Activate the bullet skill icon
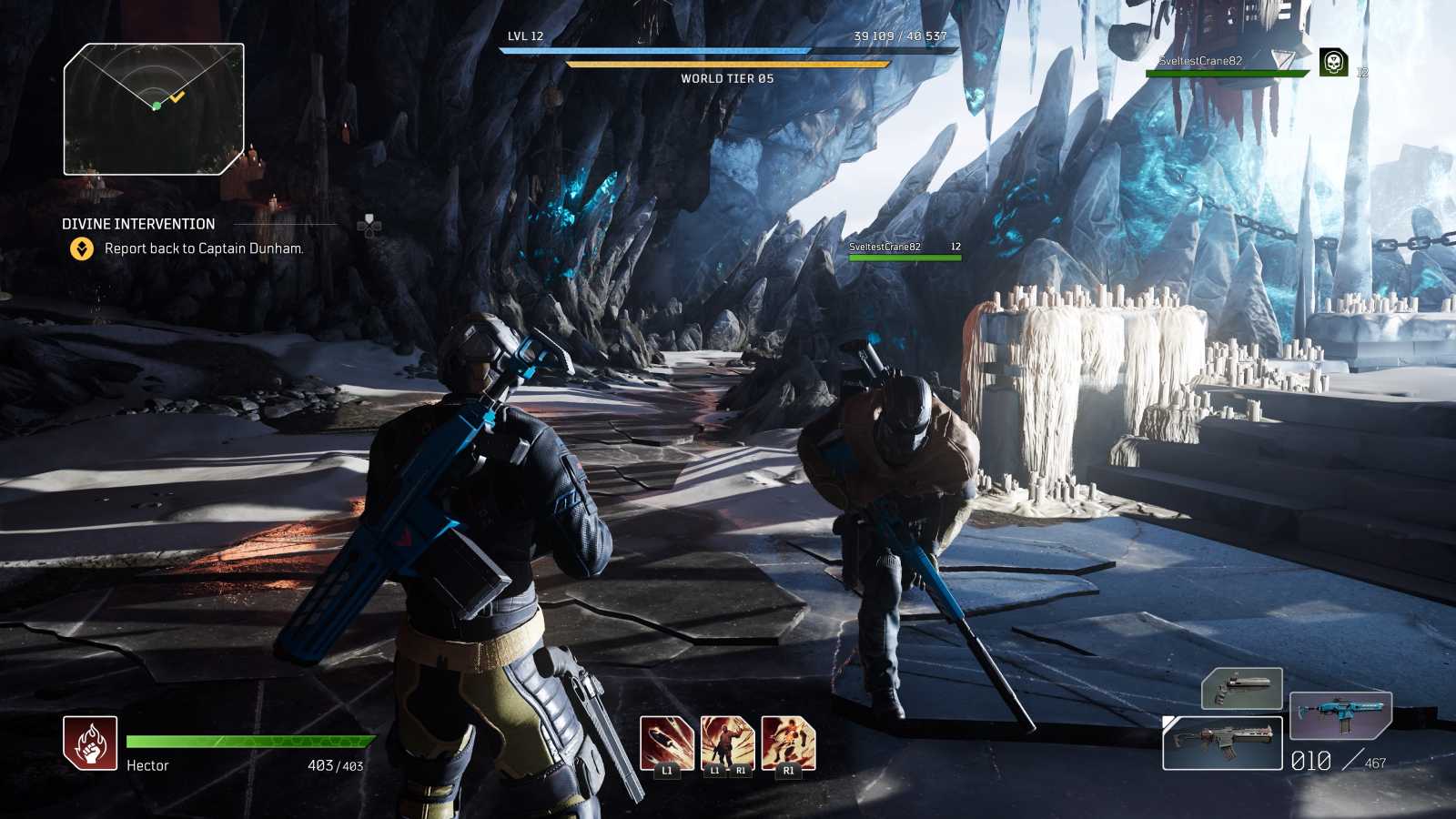 pos(666,743)
